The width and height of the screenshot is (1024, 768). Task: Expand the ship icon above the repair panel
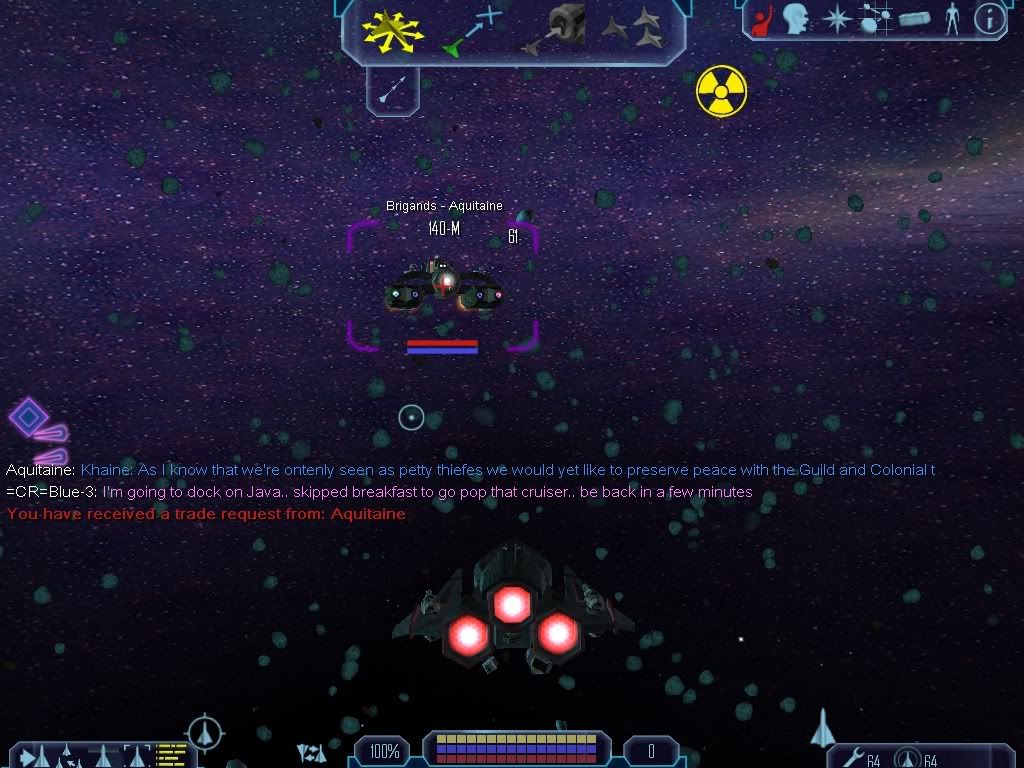click(823, 727)
